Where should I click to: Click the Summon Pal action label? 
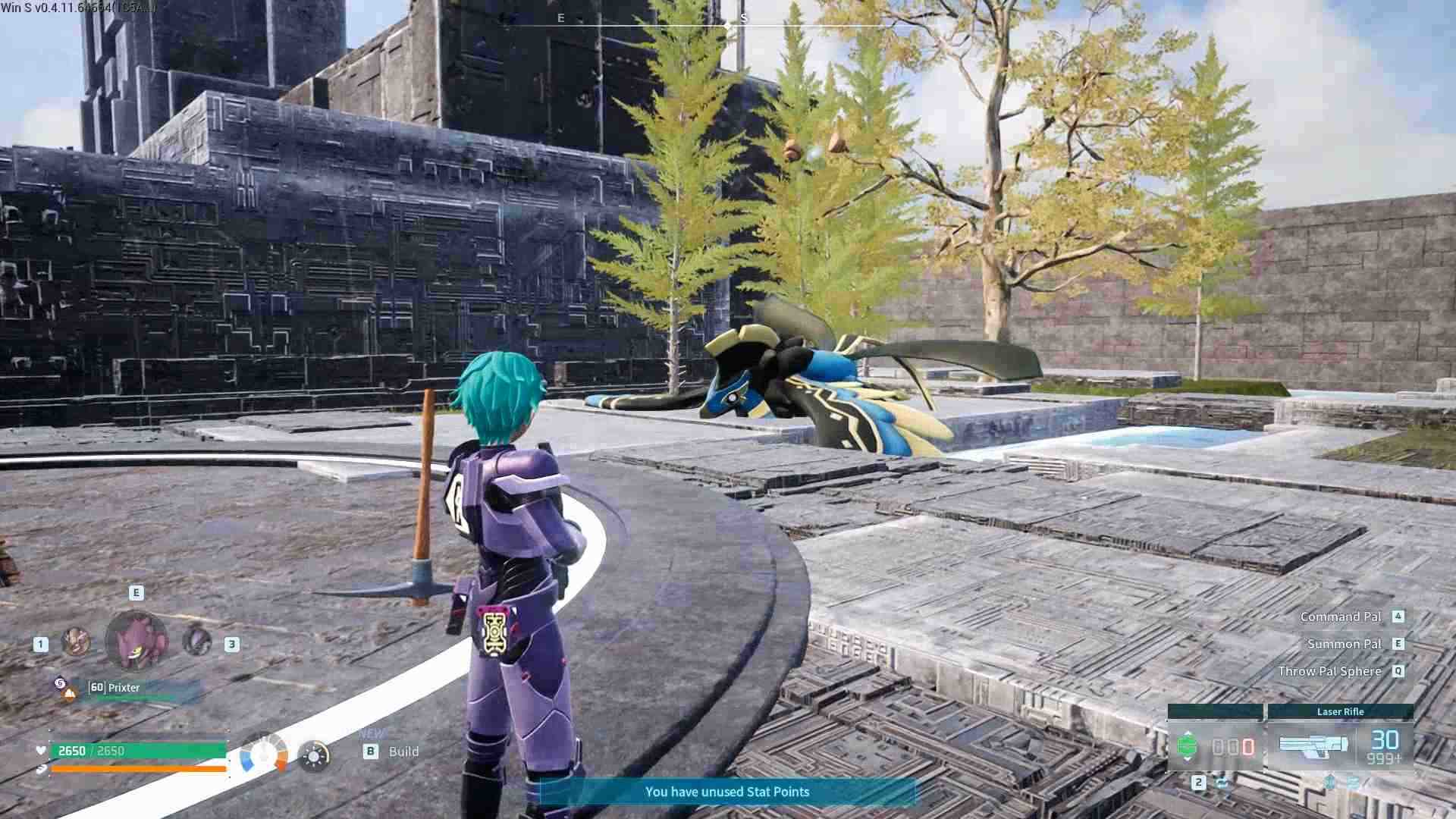click(x=1344, y=644)
